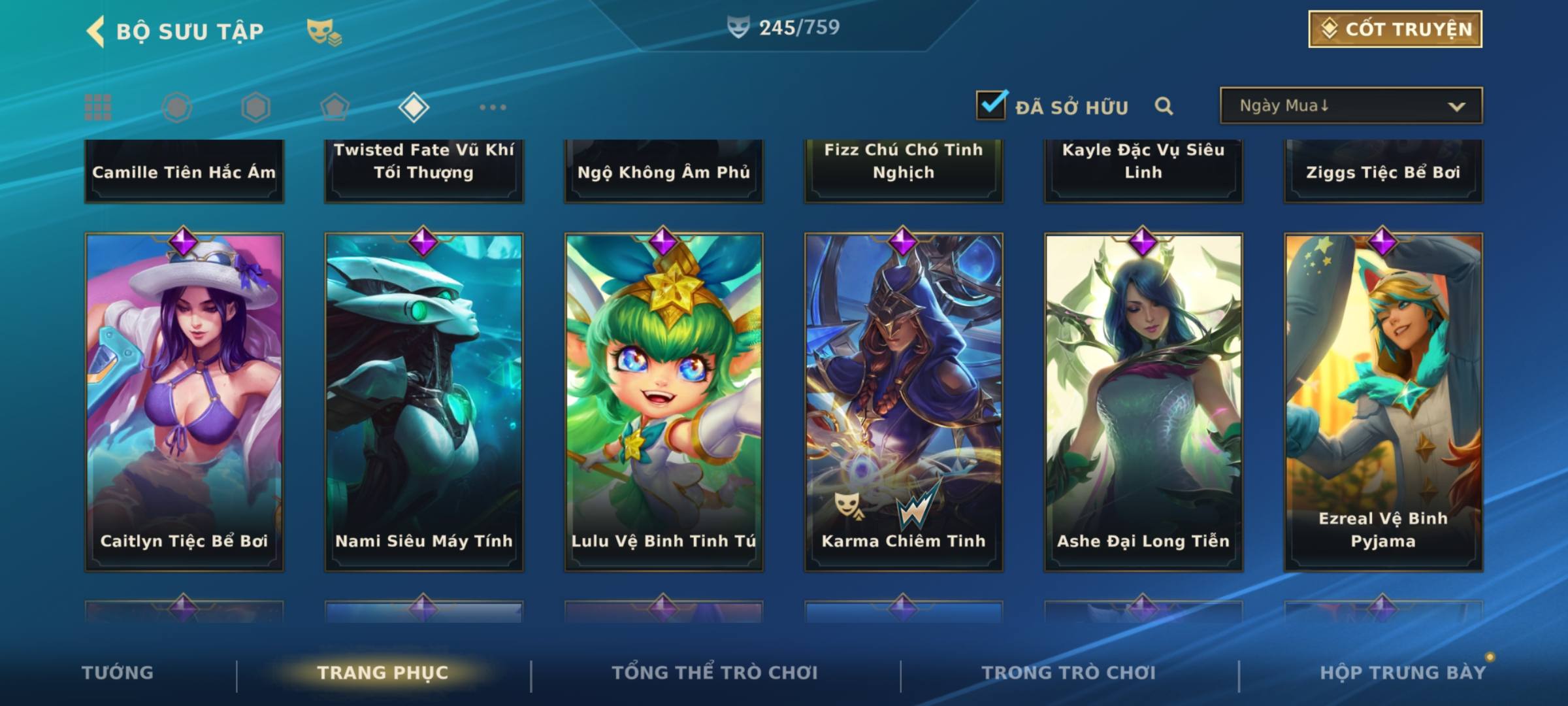
Task: Select the Caitlyn Tiệc Bể Bơi skin
Action: [x=184, y=402]
